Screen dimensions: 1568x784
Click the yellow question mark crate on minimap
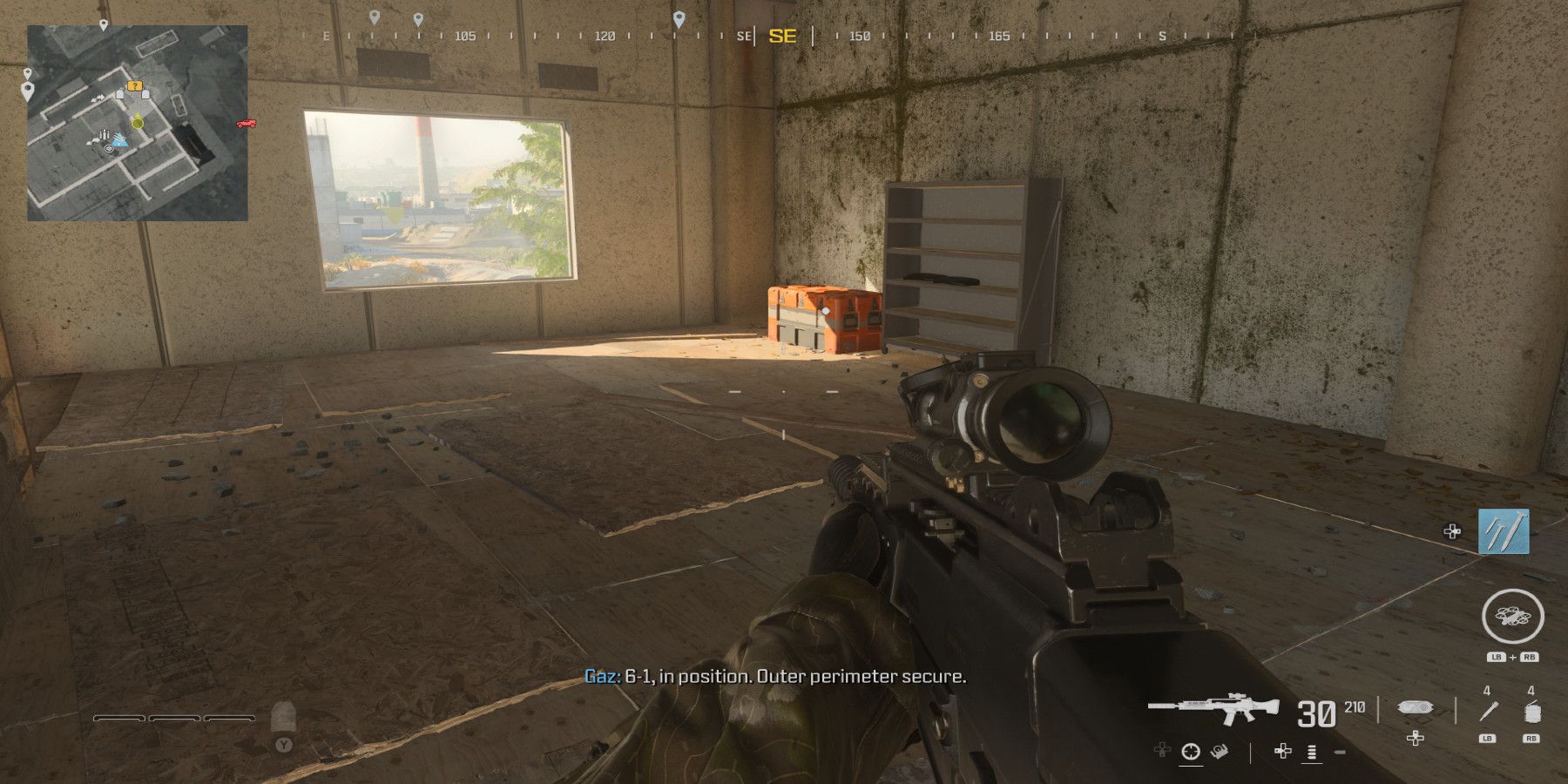[x=135, y=86]
